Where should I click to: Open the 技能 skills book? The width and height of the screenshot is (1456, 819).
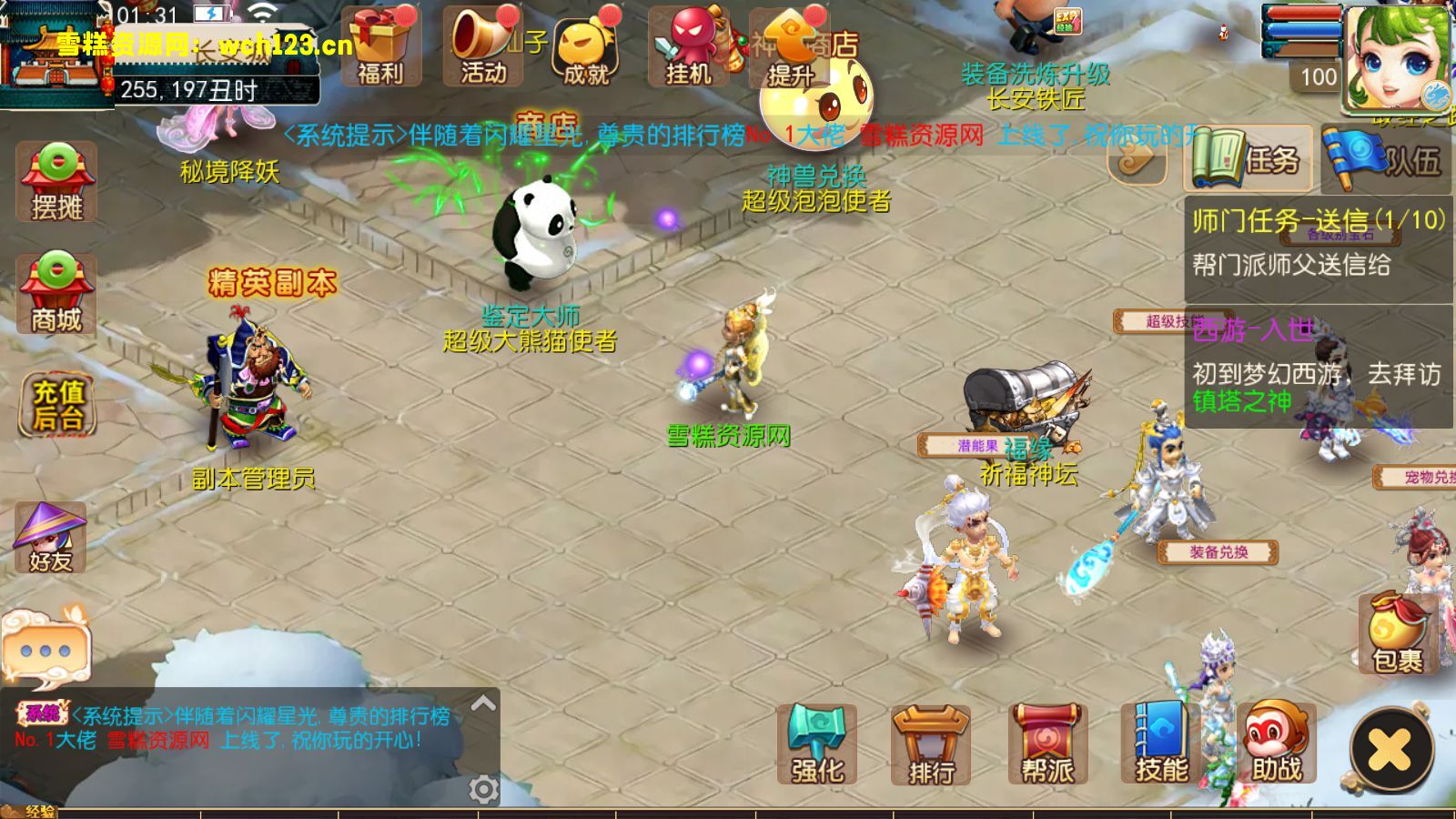[x=1161, y=744]
